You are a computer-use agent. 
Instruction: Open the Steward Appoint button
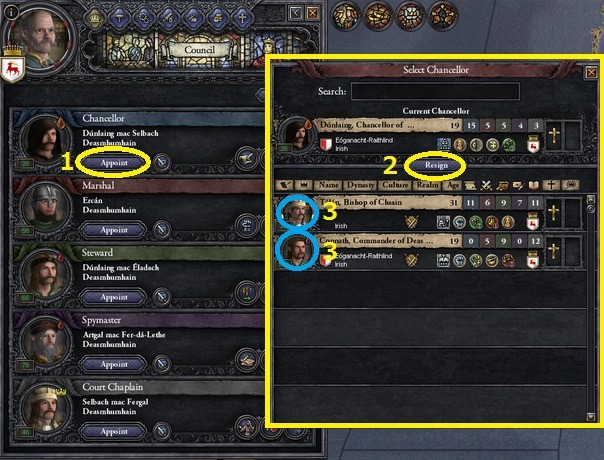pyautogui.click(x=114, y=297)
